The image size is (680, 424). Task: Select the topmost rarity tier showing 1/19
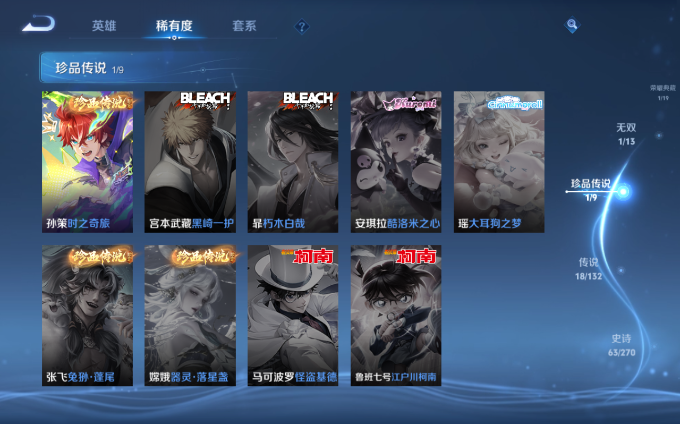(663, 93)
